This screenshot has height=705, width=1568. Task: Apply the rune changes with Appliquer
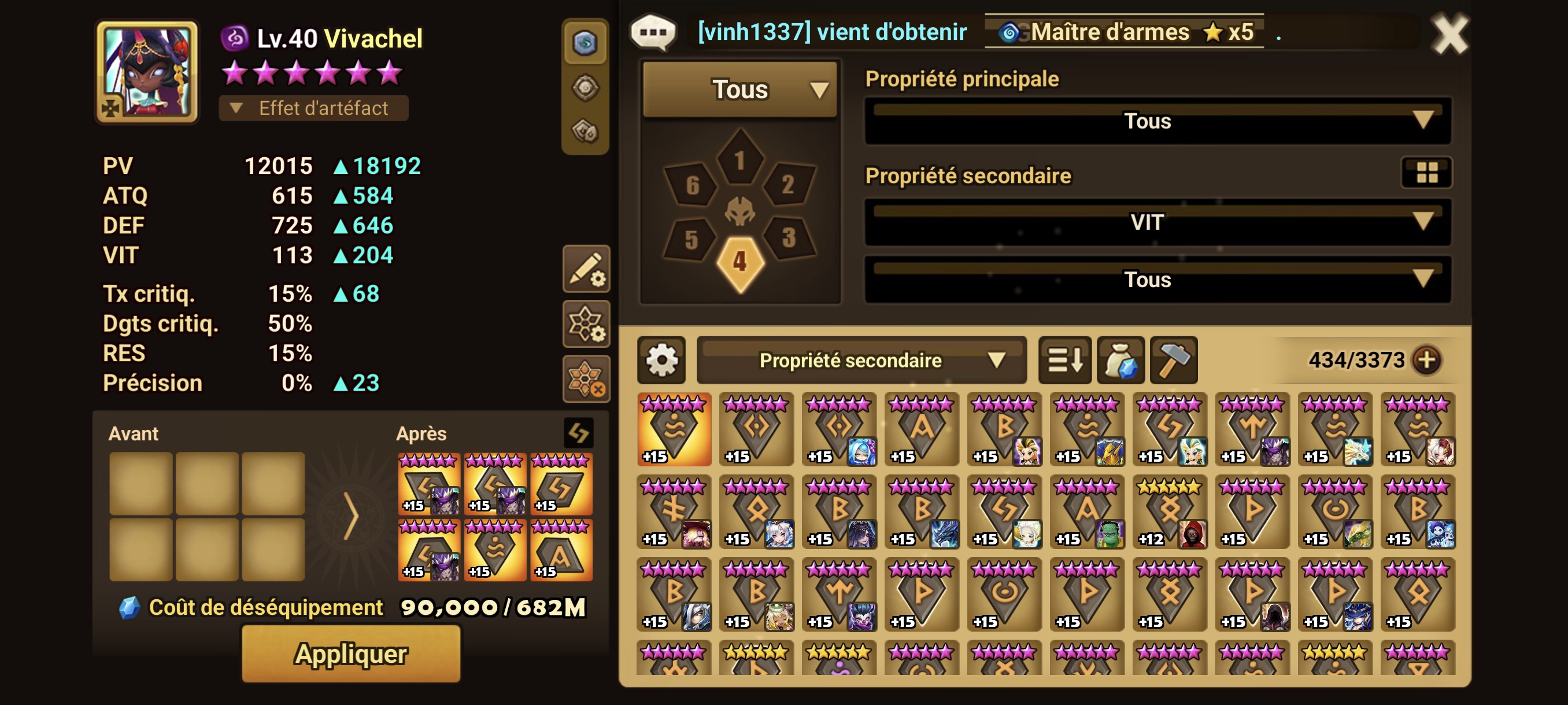click(x=350, y=654)
